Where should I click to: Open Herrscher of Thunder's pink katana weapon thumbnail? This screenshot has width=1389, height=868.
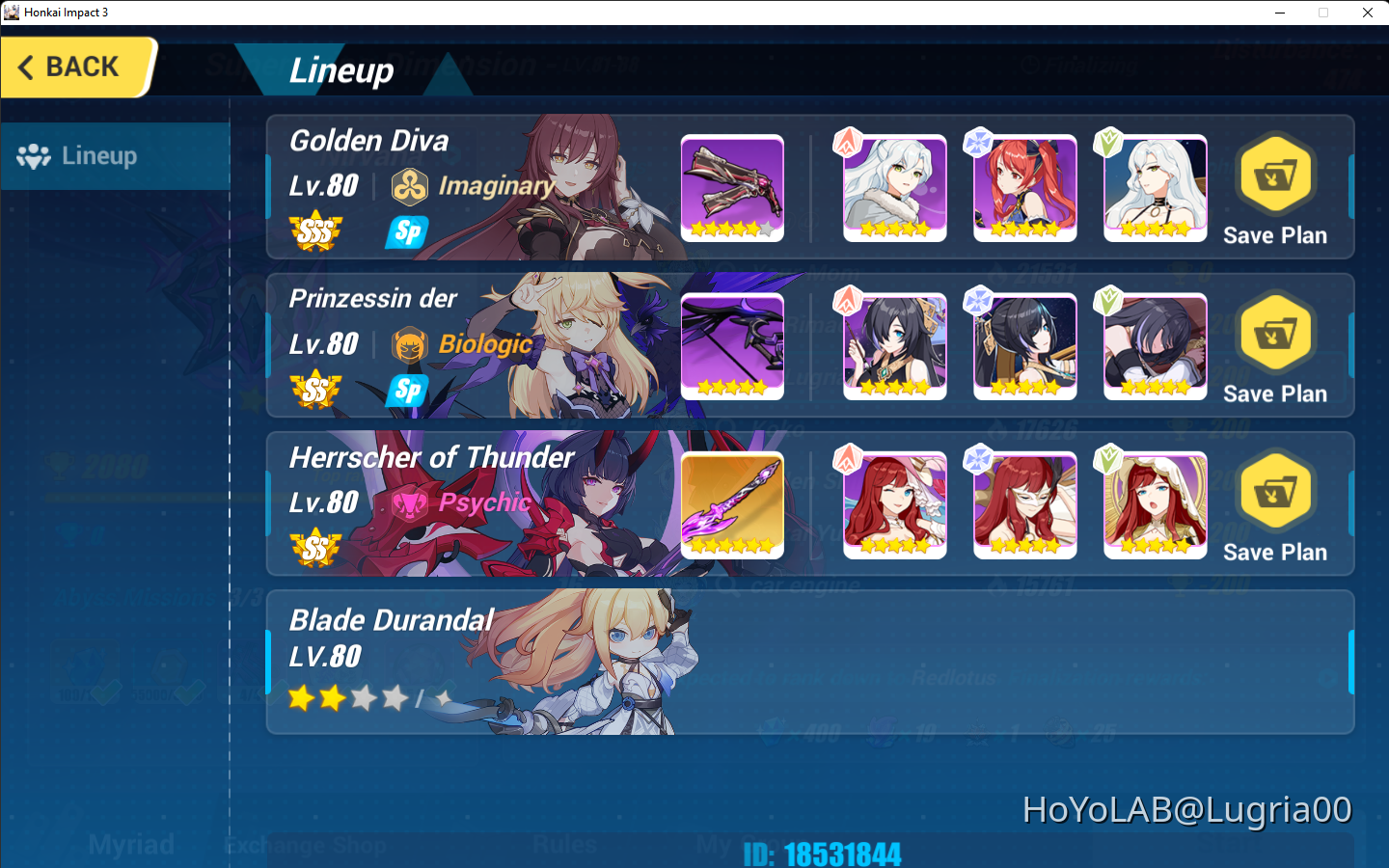click(731, 504)
